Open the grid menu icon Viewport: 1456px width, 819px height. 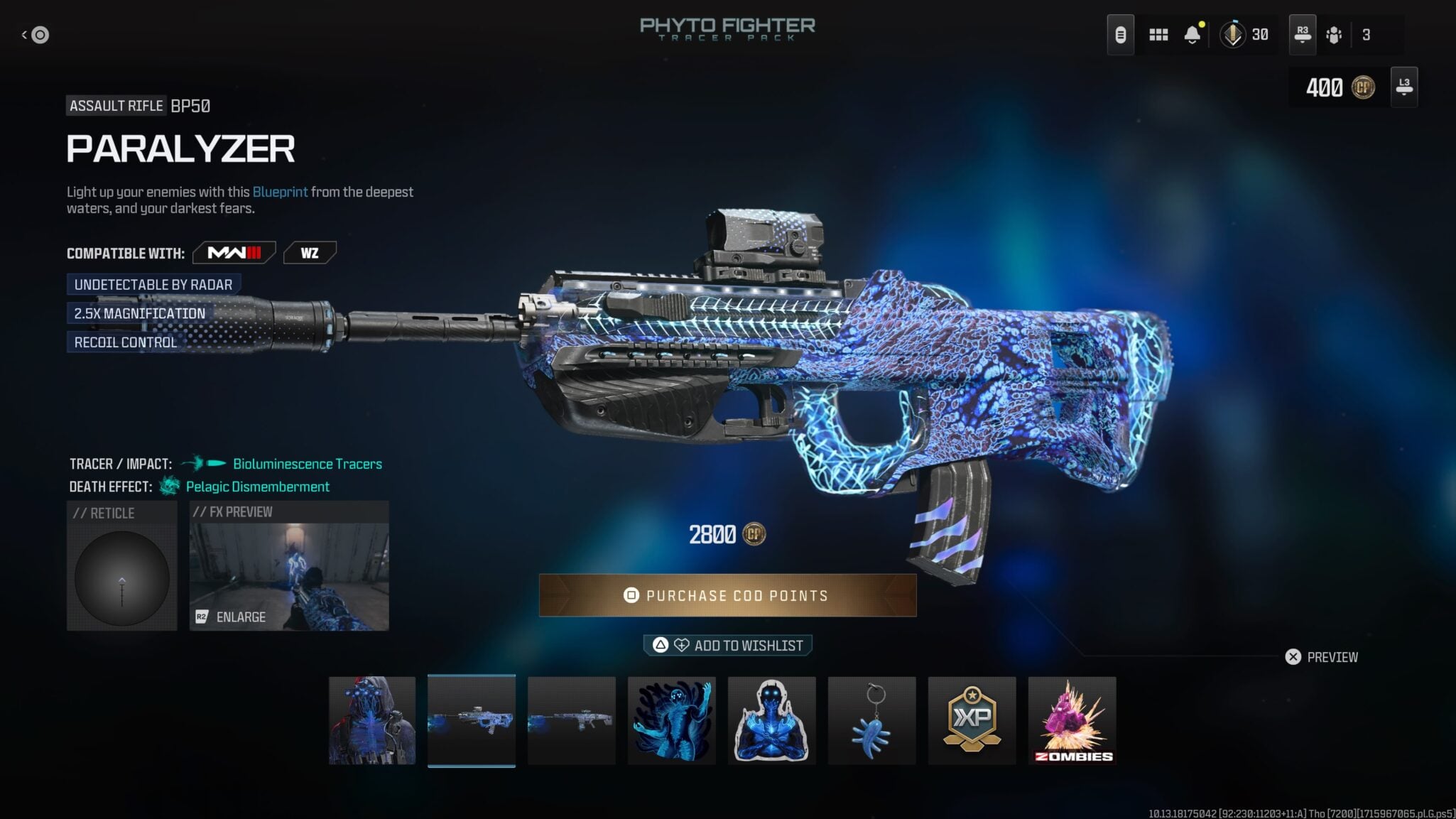(1158, 35)
